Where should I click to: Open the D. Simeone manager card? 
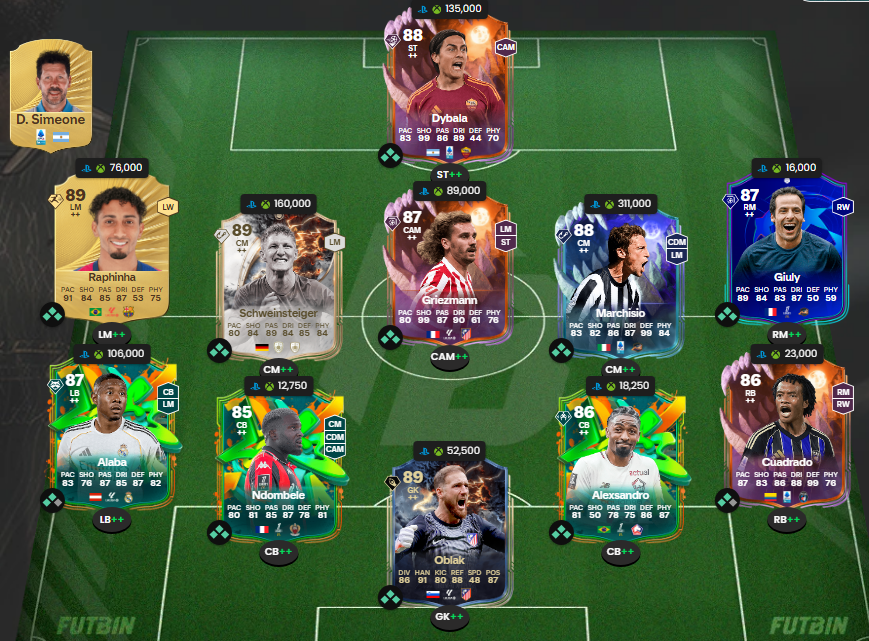point(50,88)
